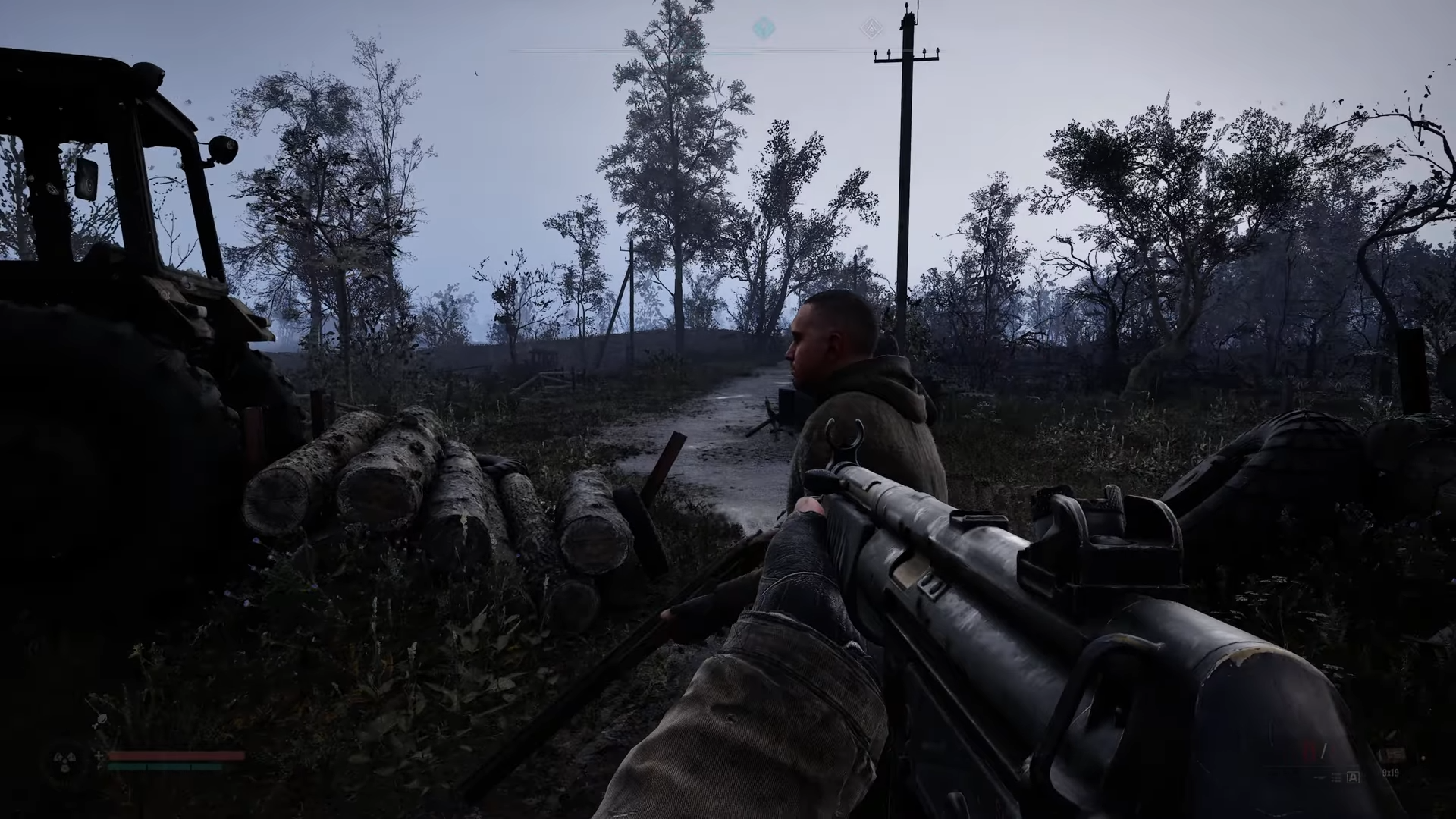Click the fire mode A indicator
The image size is (1456, 819).
click(1353, 777)
